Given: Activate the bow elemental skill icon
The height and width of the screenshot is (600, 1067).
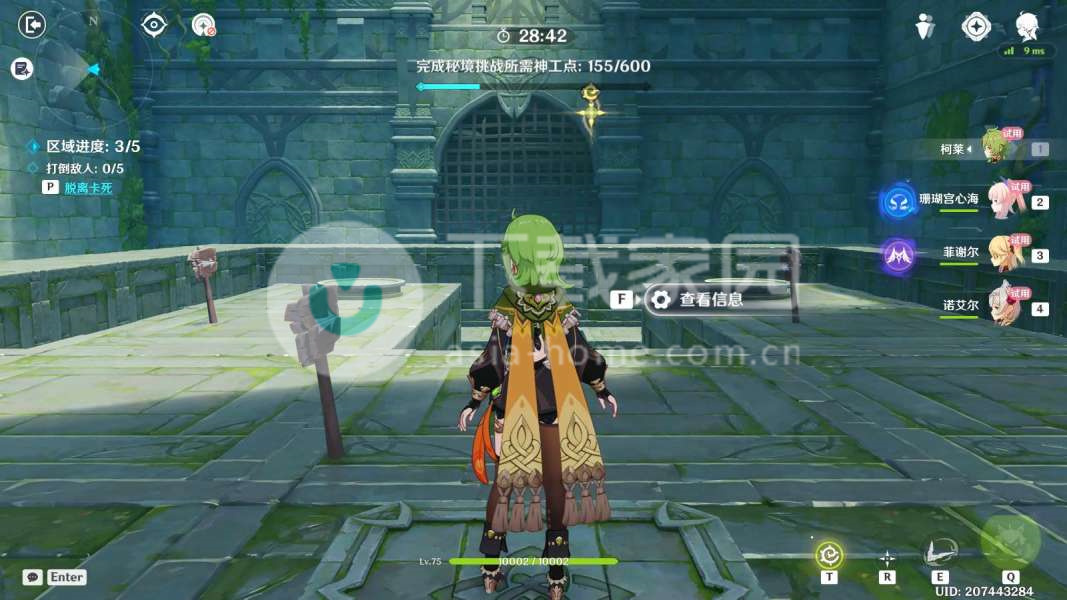Looking at the screenshot, I should coord(939,553).
